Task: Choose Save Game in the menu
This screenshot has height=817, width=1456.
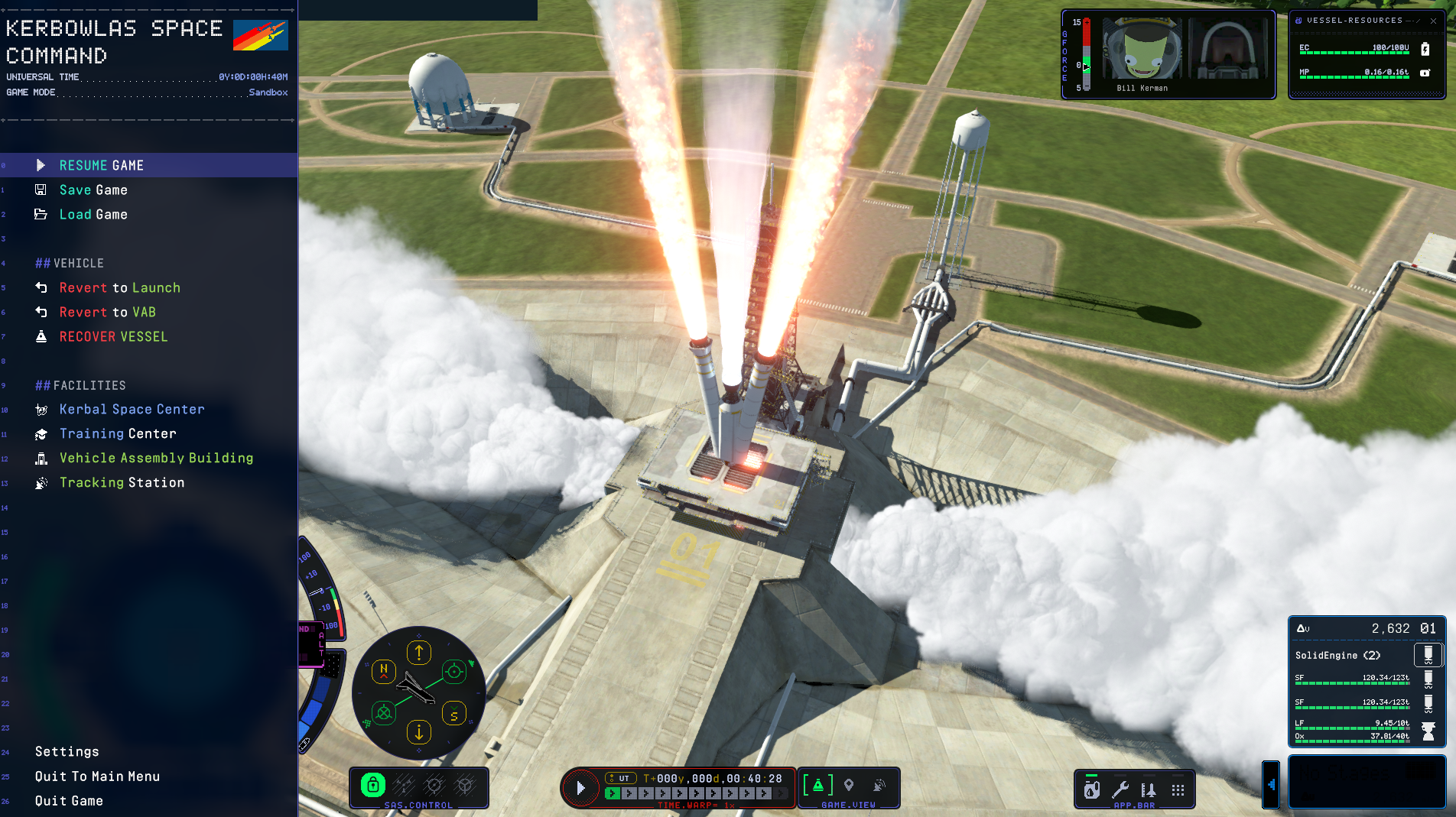Action: pyautogui.click(x=93, y=190)
